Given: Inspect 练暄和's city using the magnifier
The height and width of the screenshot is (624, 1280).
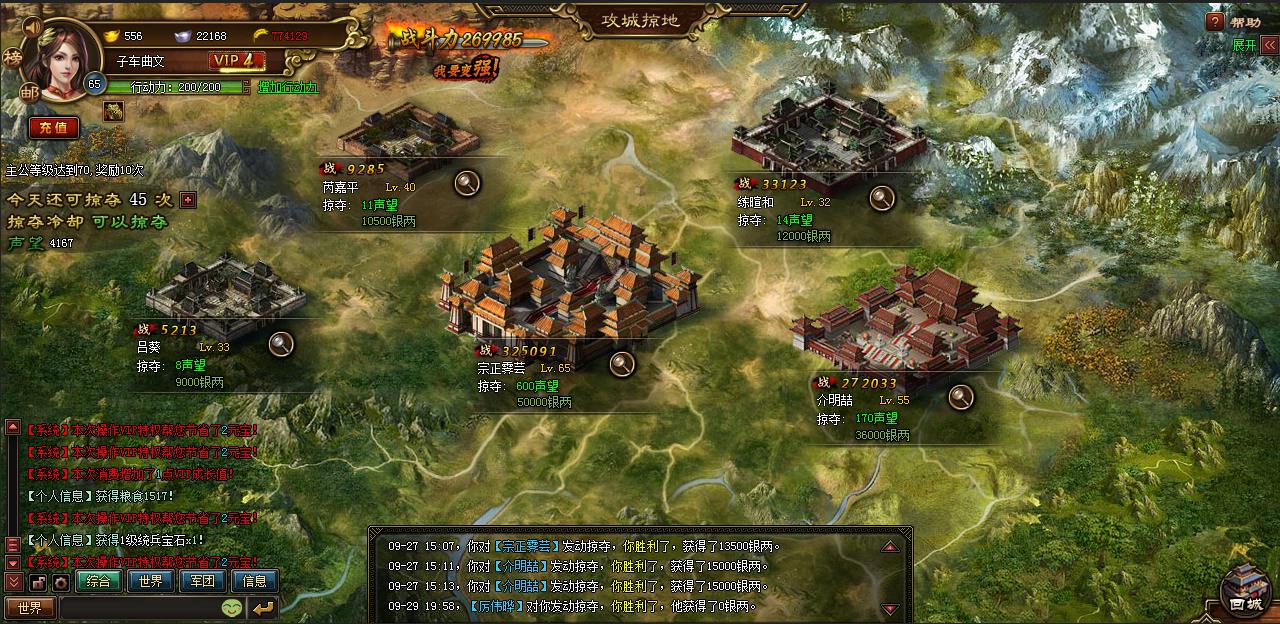Looking at the screenshot, I should pyautogui.click(x=881, y=198).
